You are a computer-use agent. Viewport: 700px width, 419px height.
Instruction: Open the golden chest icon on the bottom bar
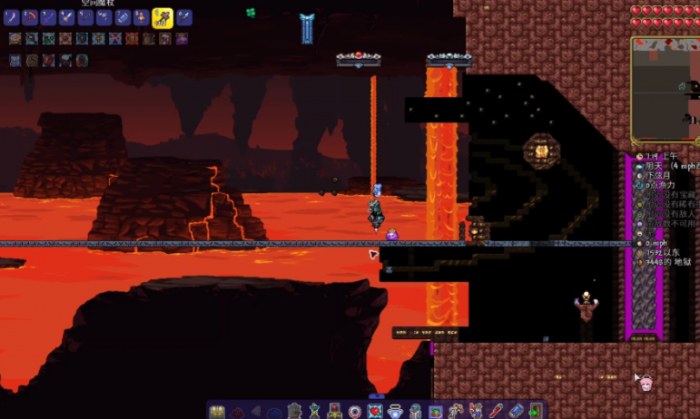pos(216,411)
